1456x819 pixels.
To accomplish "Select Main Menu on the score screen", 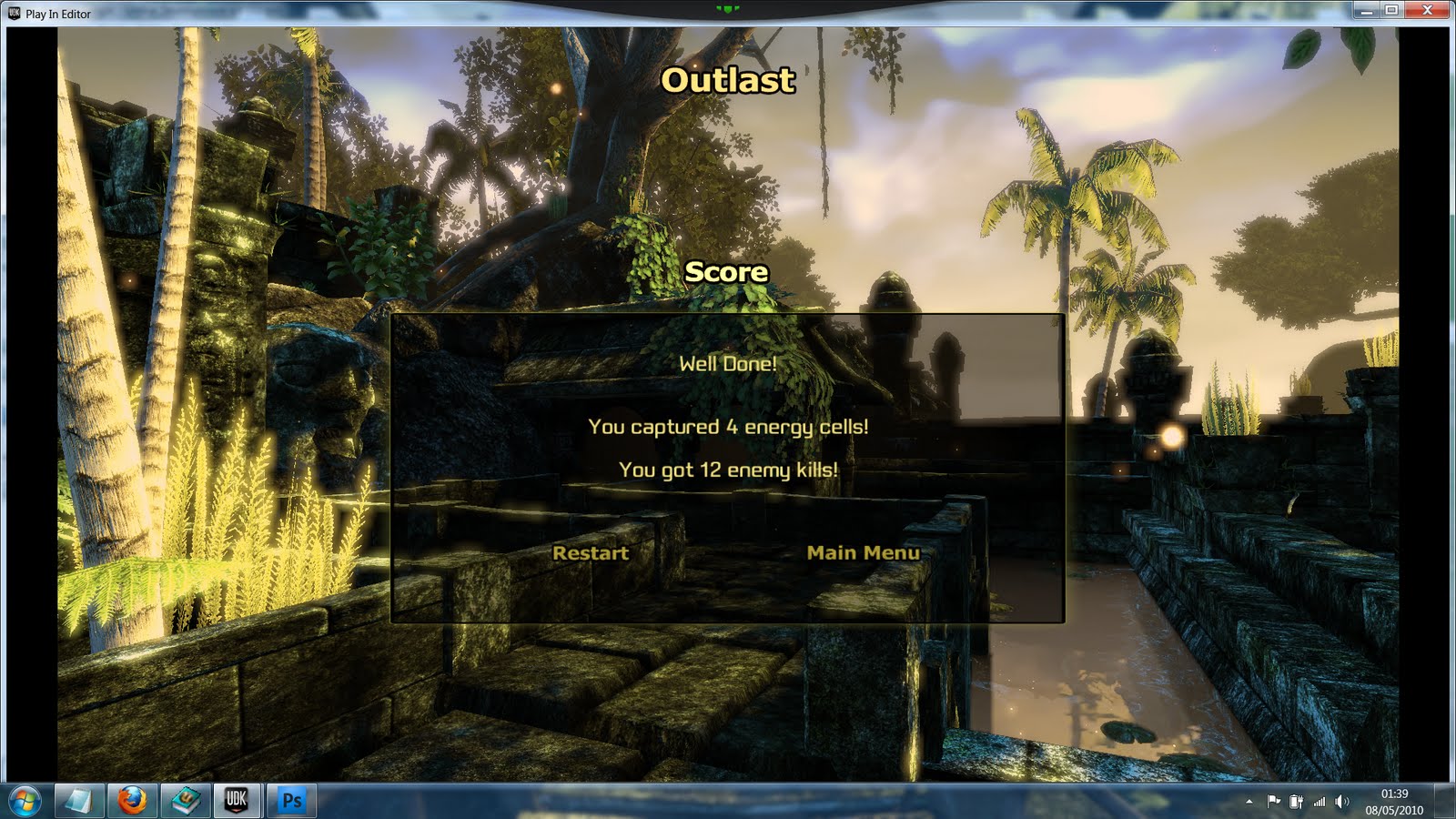I will 864,551.
